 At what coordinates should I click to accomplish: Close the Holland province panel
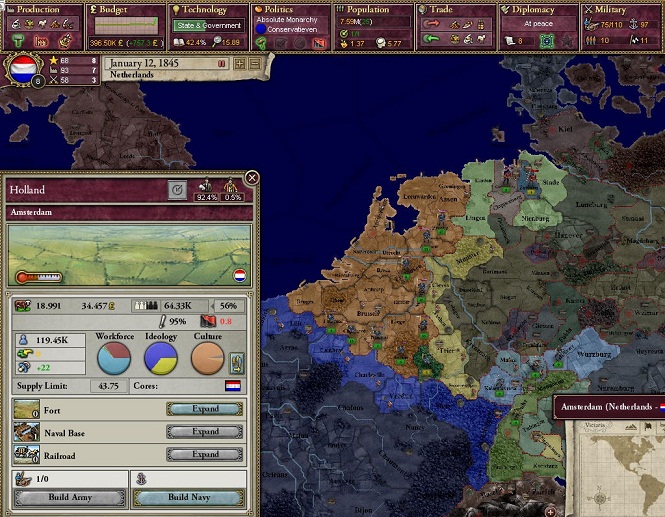pyautogui.click(x=252, y=178)
